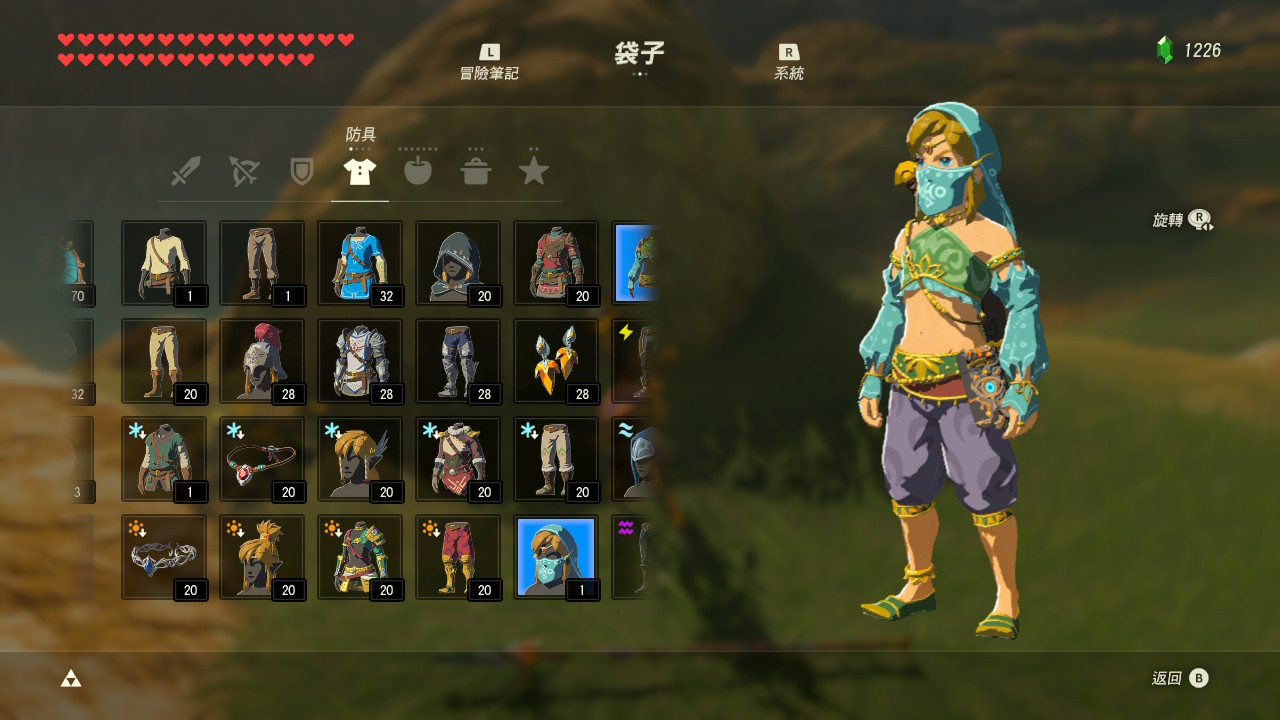Select the cooking pot food category icon
The height and width of the screenshot is (720, 1280).
click(475, 170)
